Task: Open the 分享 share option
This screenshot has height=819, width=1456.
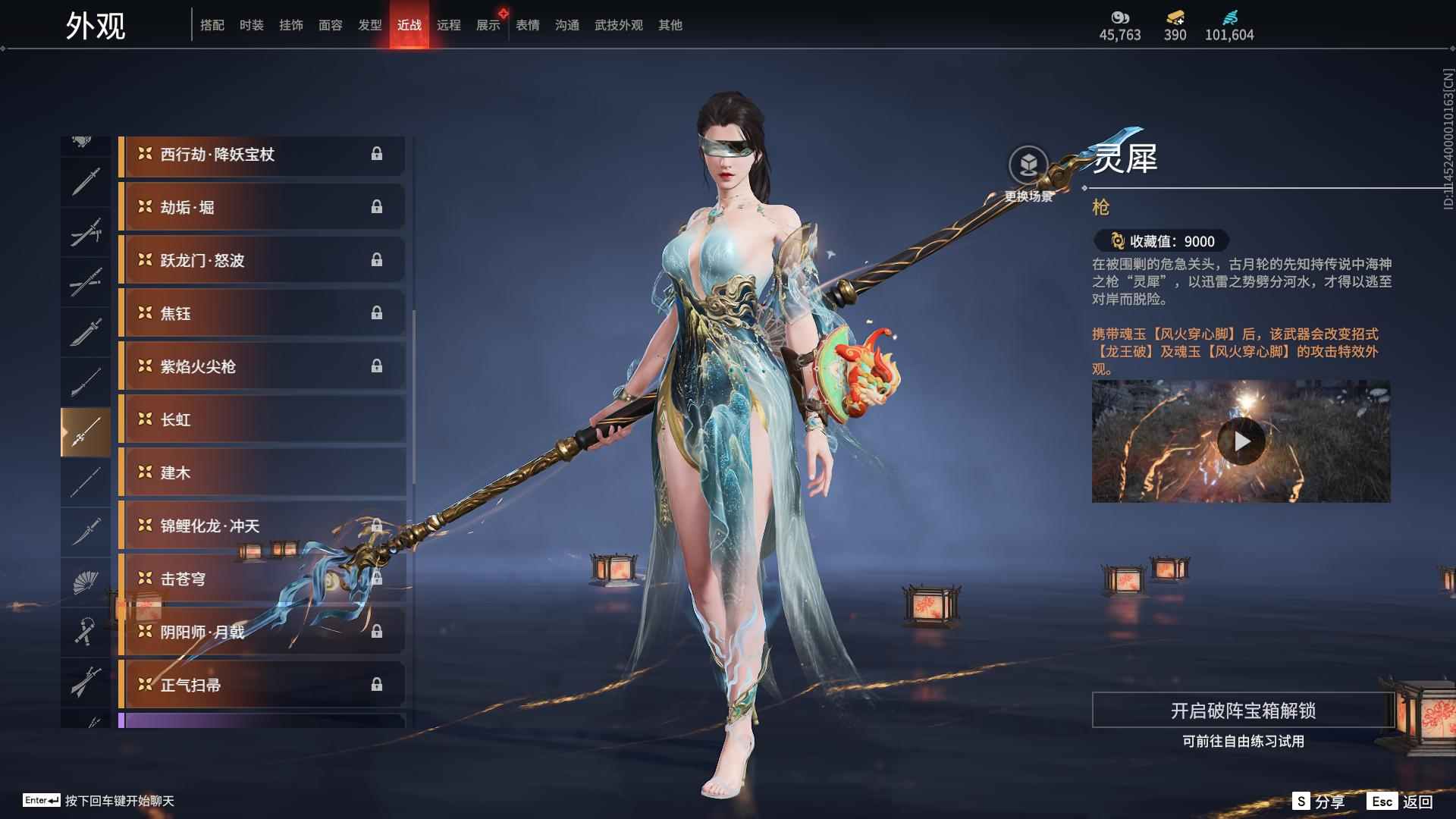Action: click(x=1319, y=802)
